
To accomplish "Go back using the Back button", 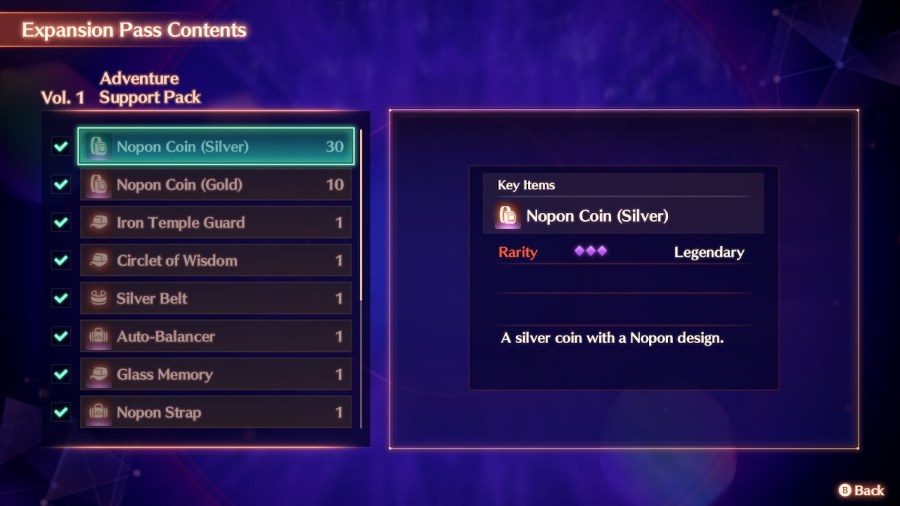I will click(x=861, y=490).
